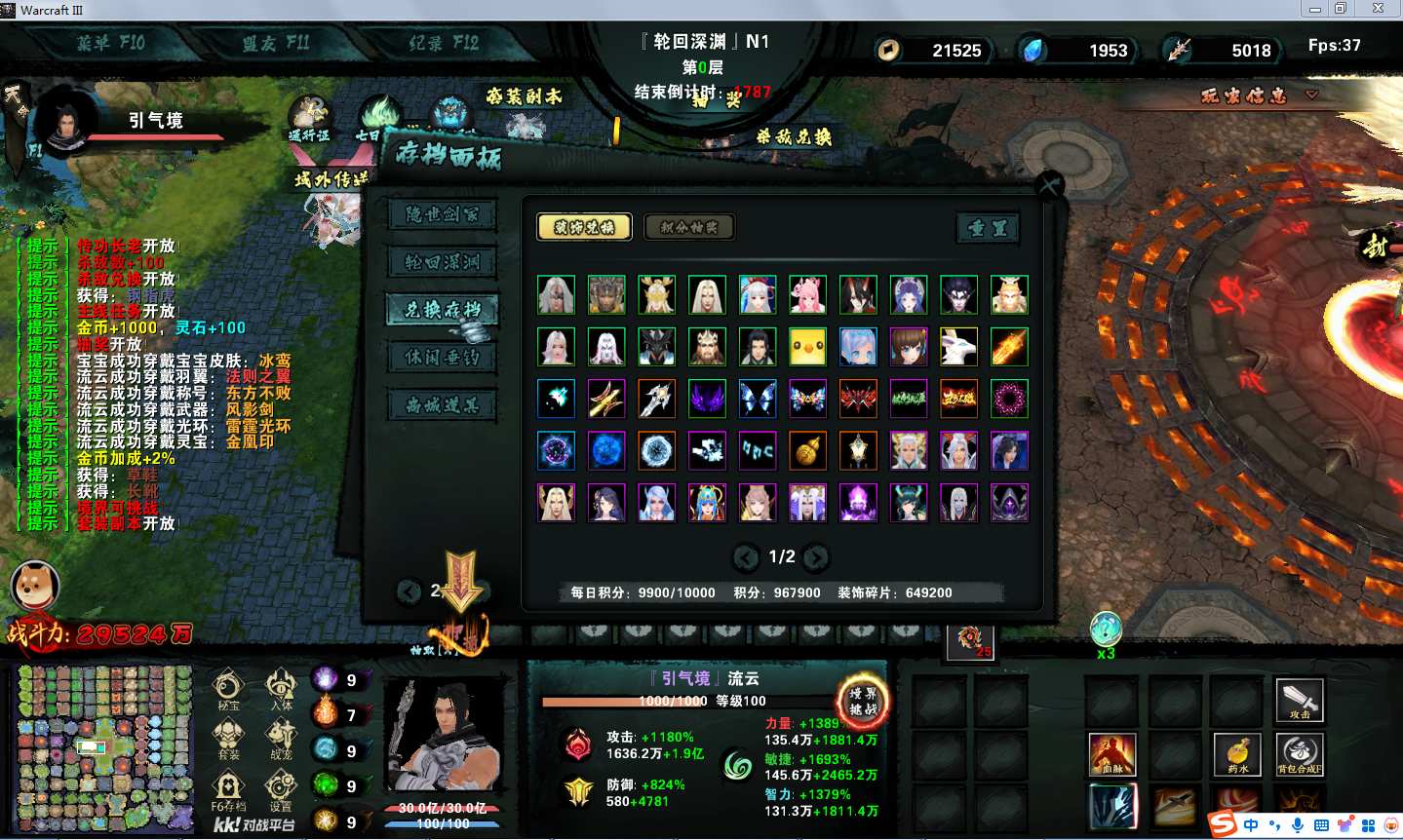Choose the 休闲垂钓 fishing category
Viewport: 1403px width, 840px height.
442,358
